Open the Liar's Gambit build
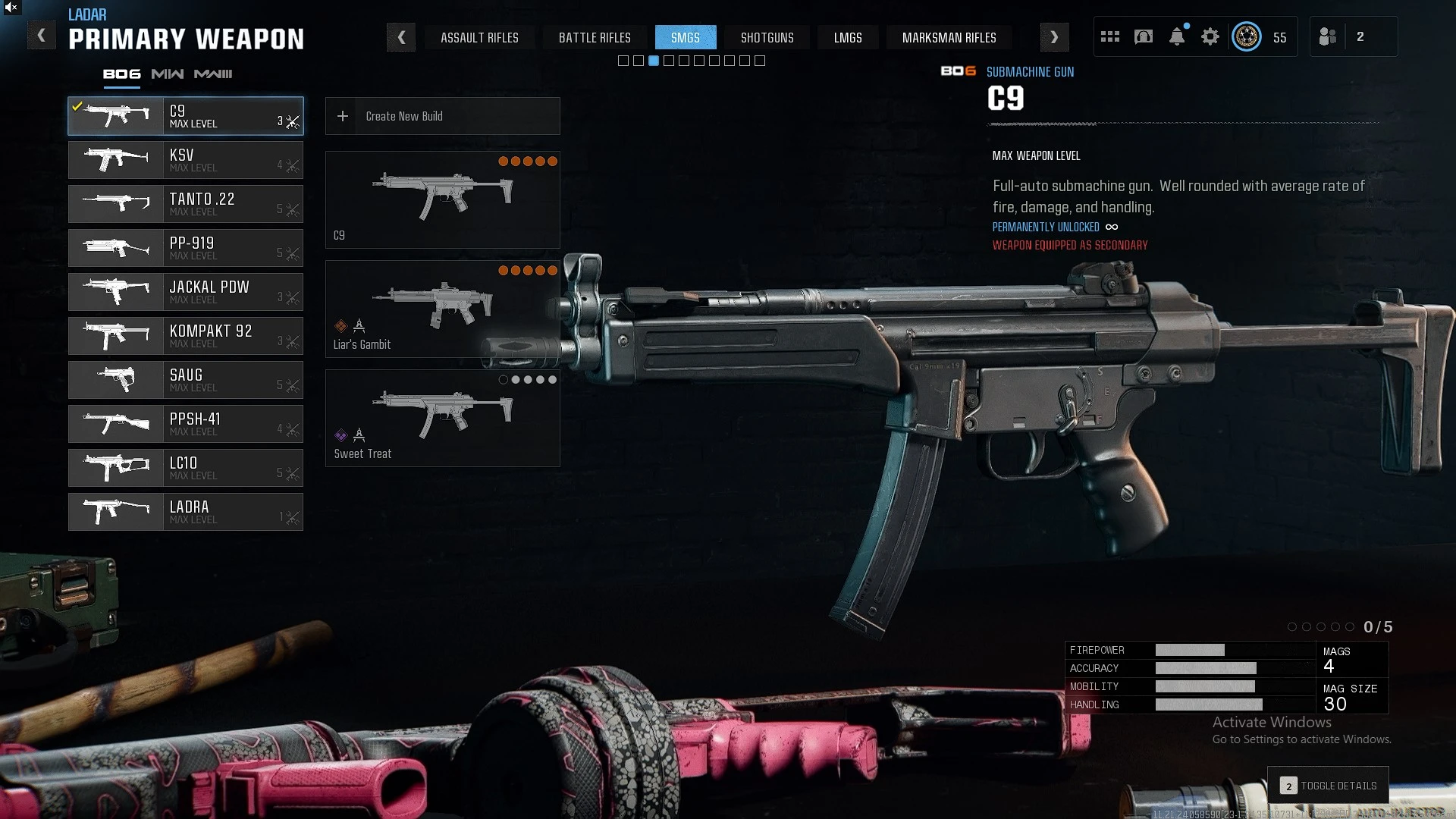This screenshot has width=1456, height=819. pos(442,309)
